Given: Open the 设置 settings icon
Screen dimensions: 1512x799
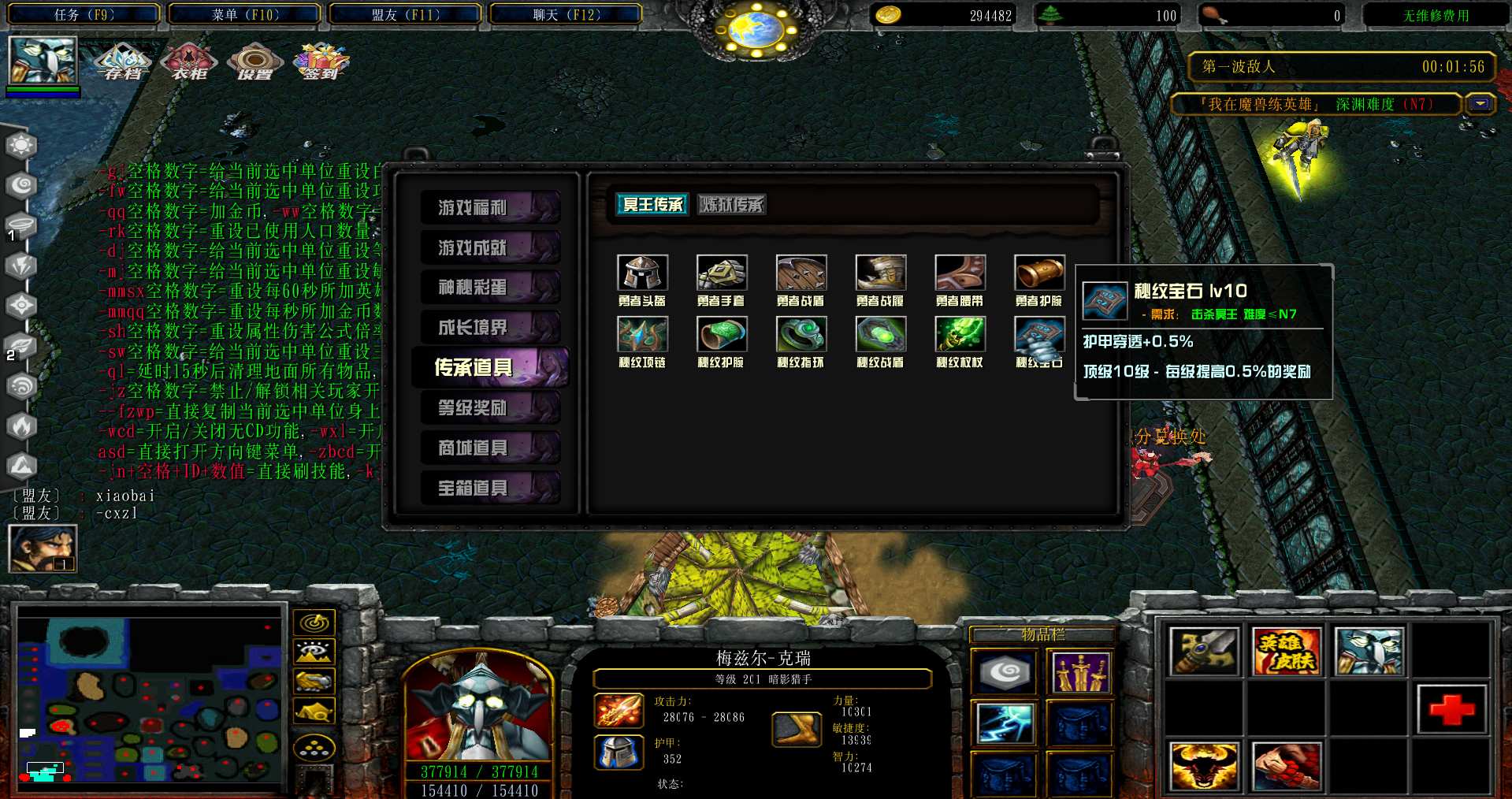Looking at the screenshot, I should 254,61.
